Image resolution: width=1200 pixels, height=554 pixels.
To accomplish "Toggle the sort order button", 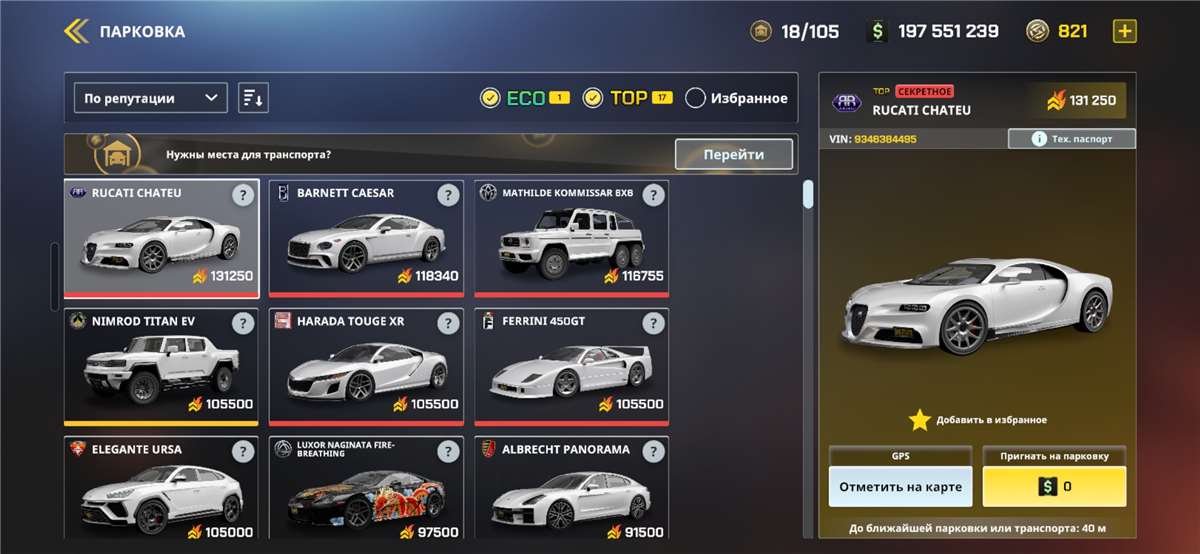I will click(x=253, y=98).
